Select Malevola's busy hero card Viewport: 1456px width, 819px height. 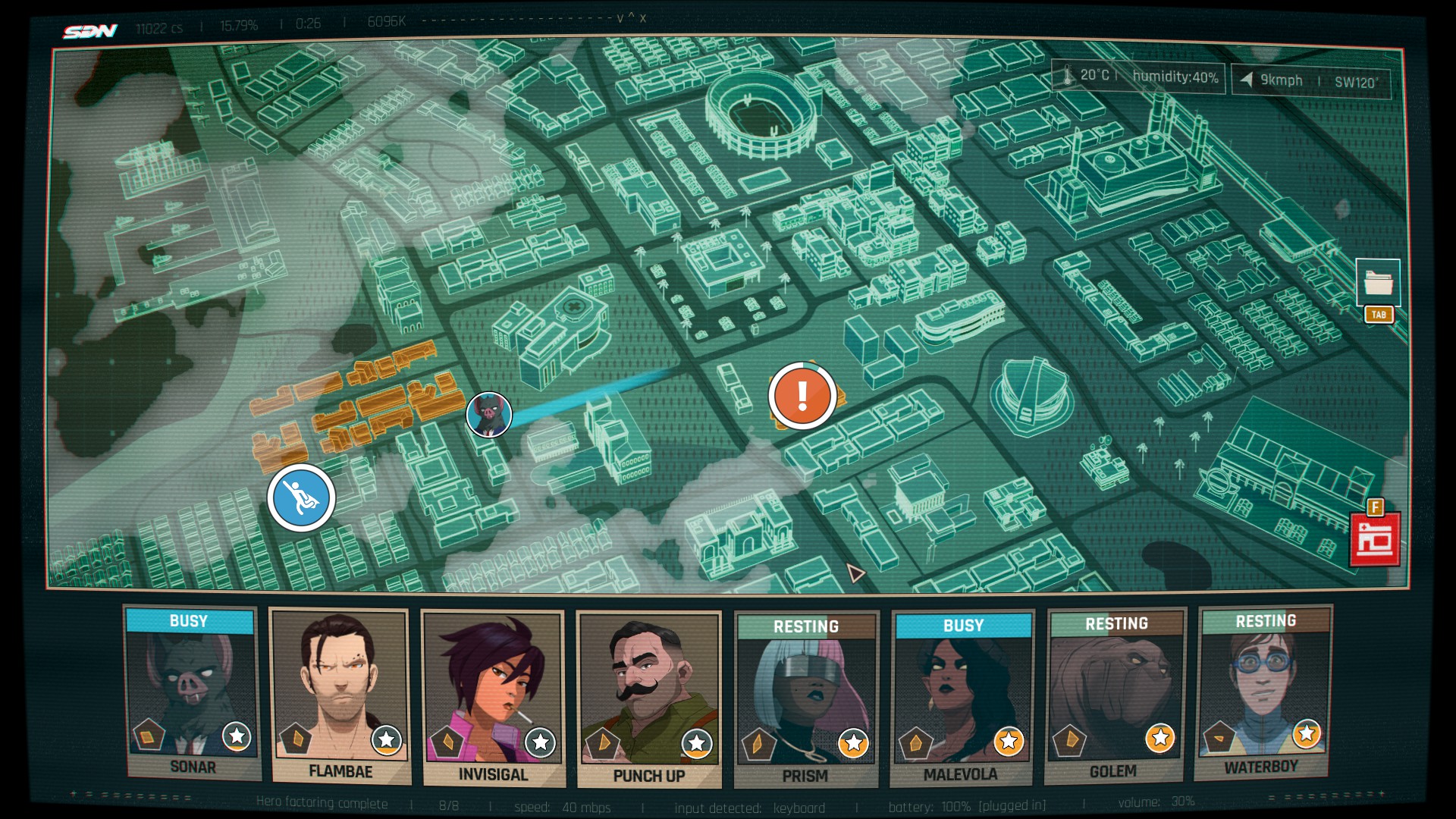pyautogui.click(x=962, y=698)
